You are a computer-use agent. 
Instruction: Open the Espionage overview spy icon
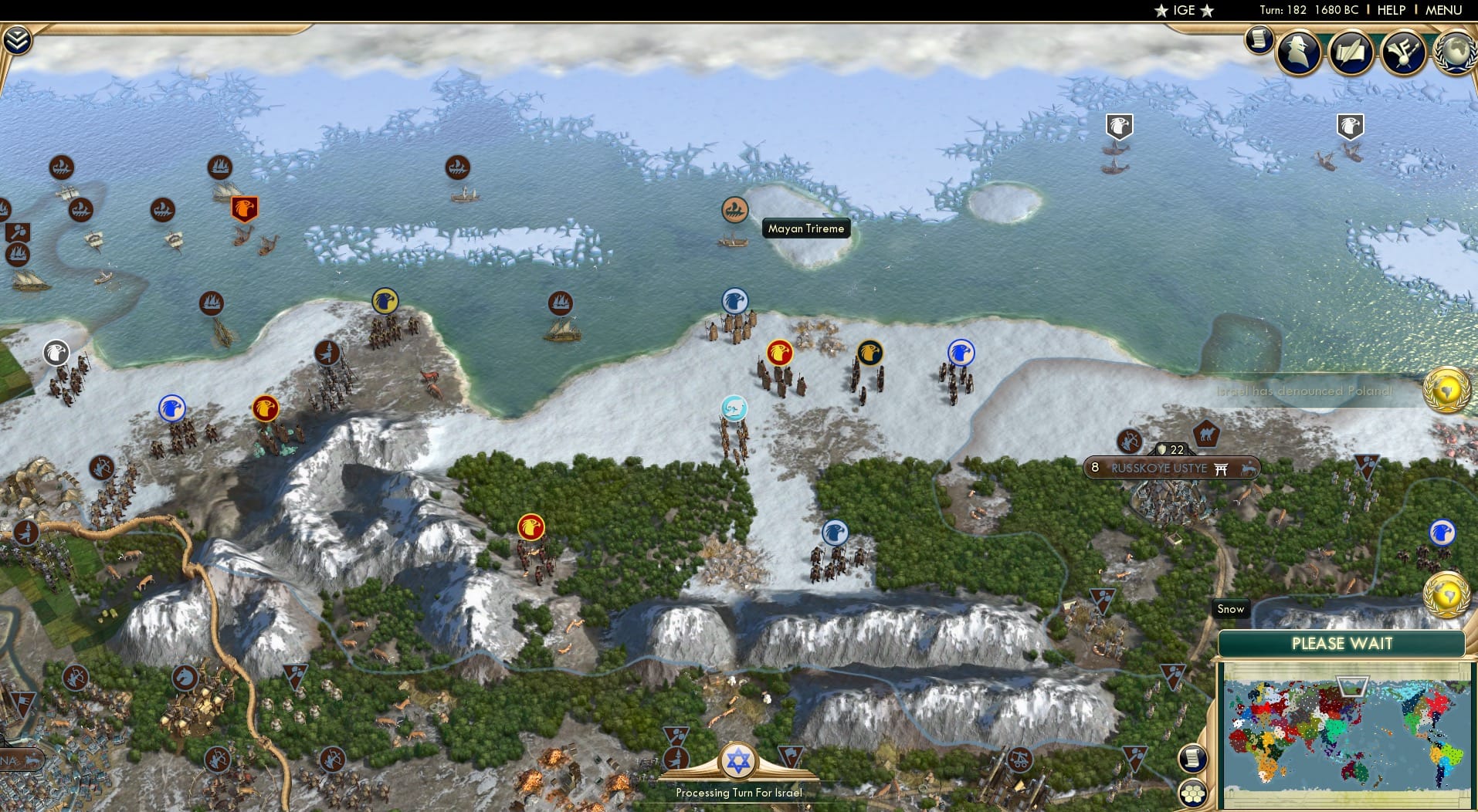(x=1298, y=52)
